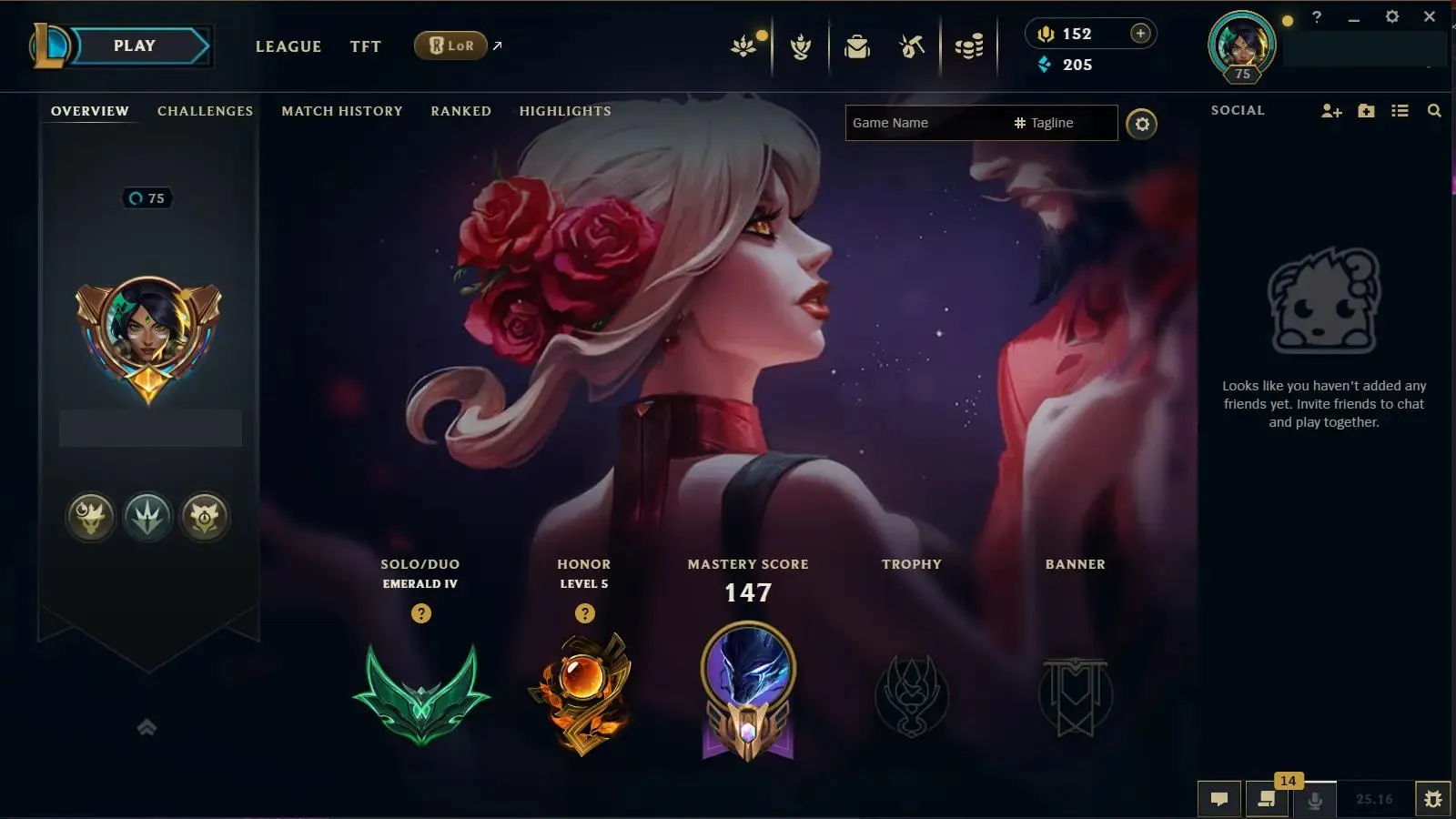Select TFT from the top menu
Viewport: 1456px width, 819px height.
(x=365, y=46)
